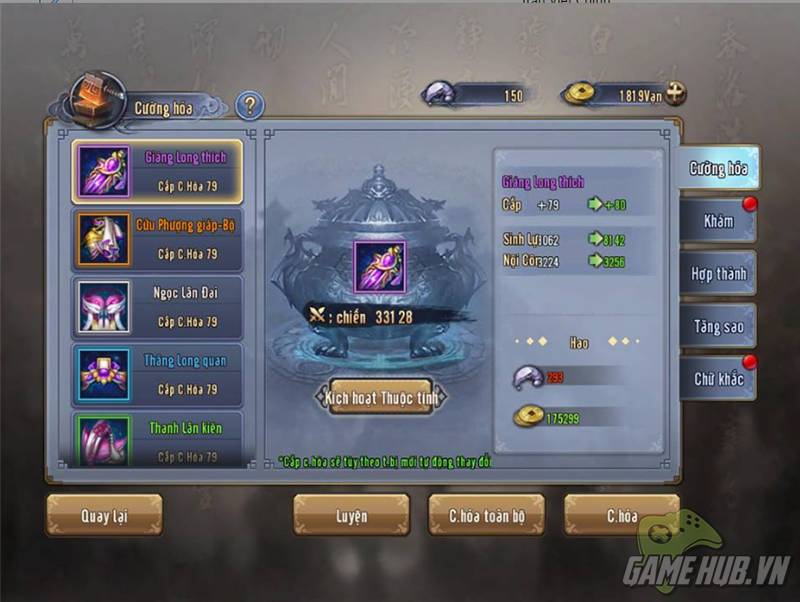Open the Khảm tab
This screenshot has height=602, width=800.
coord(718,220)
